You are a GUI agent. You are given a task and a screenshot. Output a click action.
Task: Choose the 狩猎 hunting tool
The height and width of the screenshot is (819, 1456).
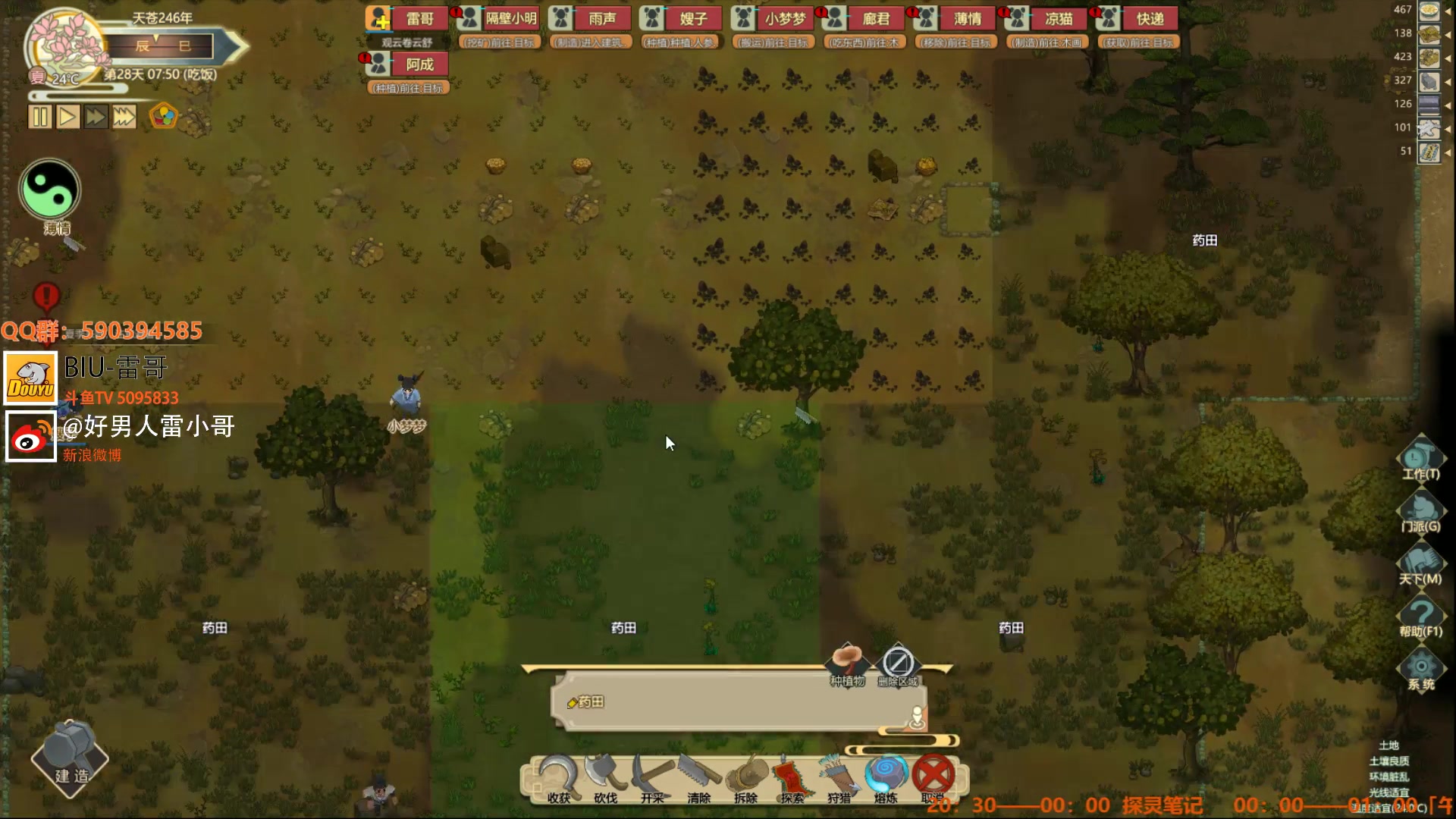tap(839, 778)
